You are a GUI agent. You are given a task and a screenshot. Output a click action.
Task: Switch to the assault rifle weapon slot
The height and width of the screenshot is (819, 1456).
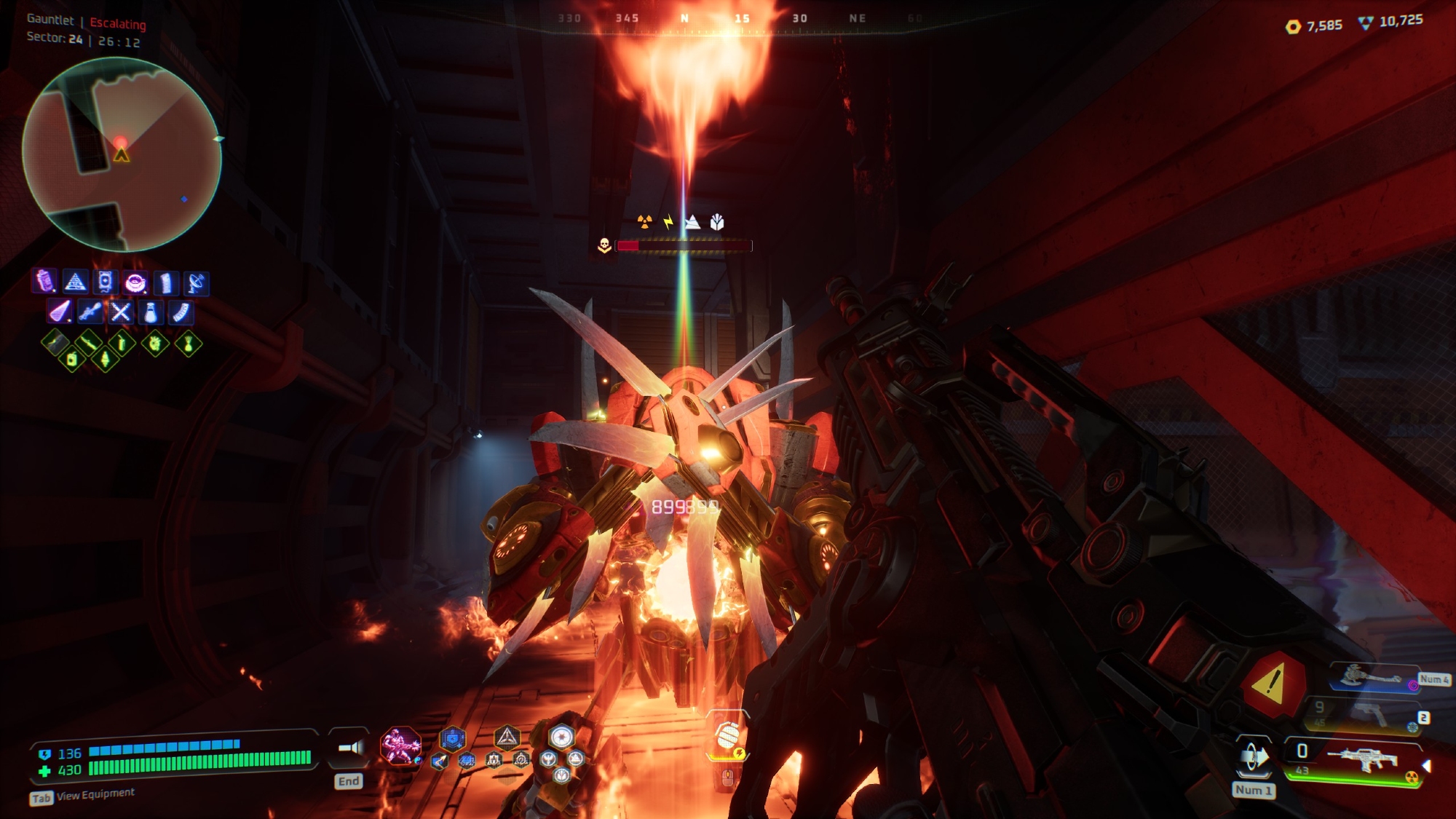[x=1361, y=759]
